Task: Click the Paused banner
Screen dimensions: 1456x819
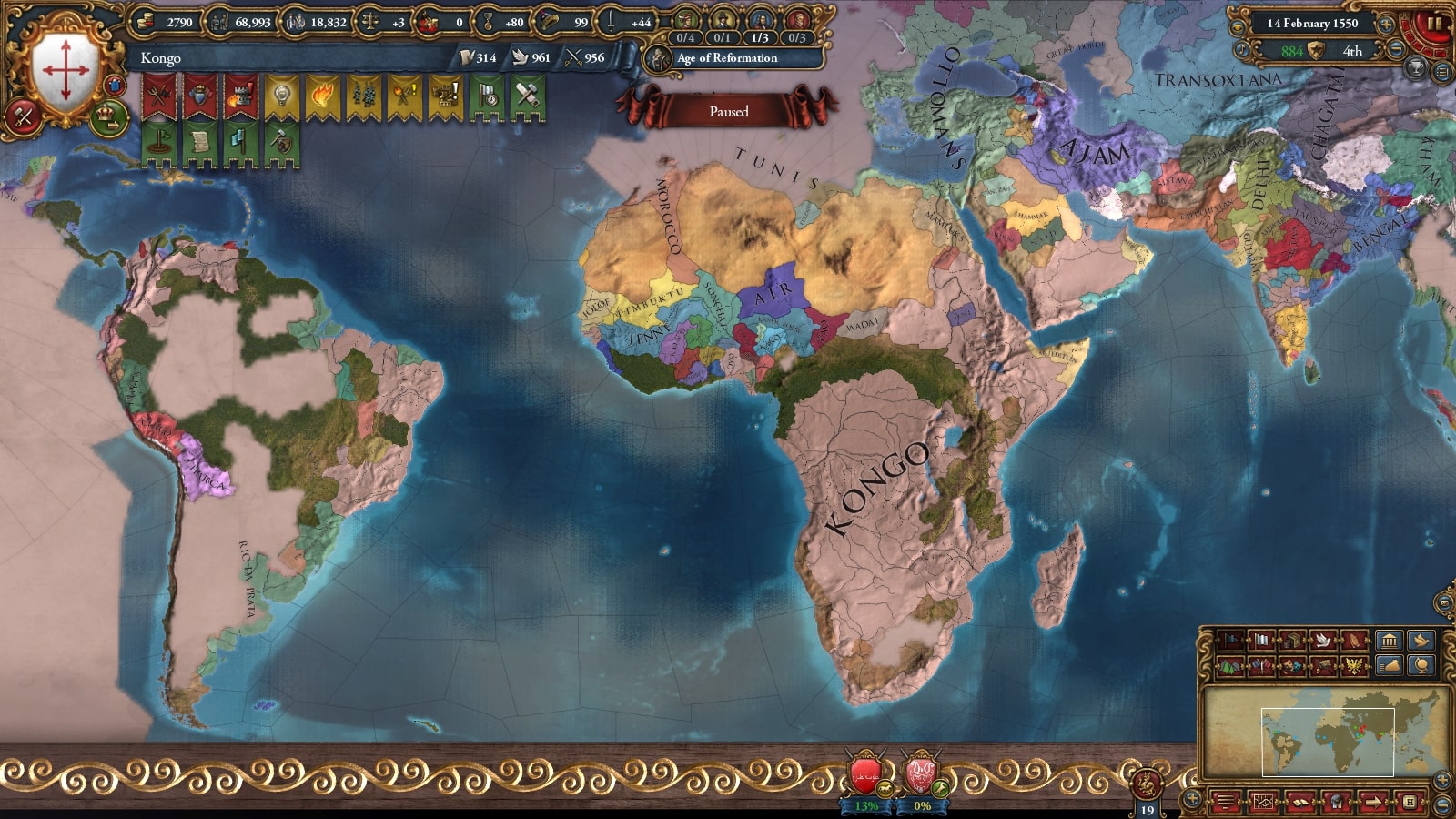Action: tap(728, 111)
